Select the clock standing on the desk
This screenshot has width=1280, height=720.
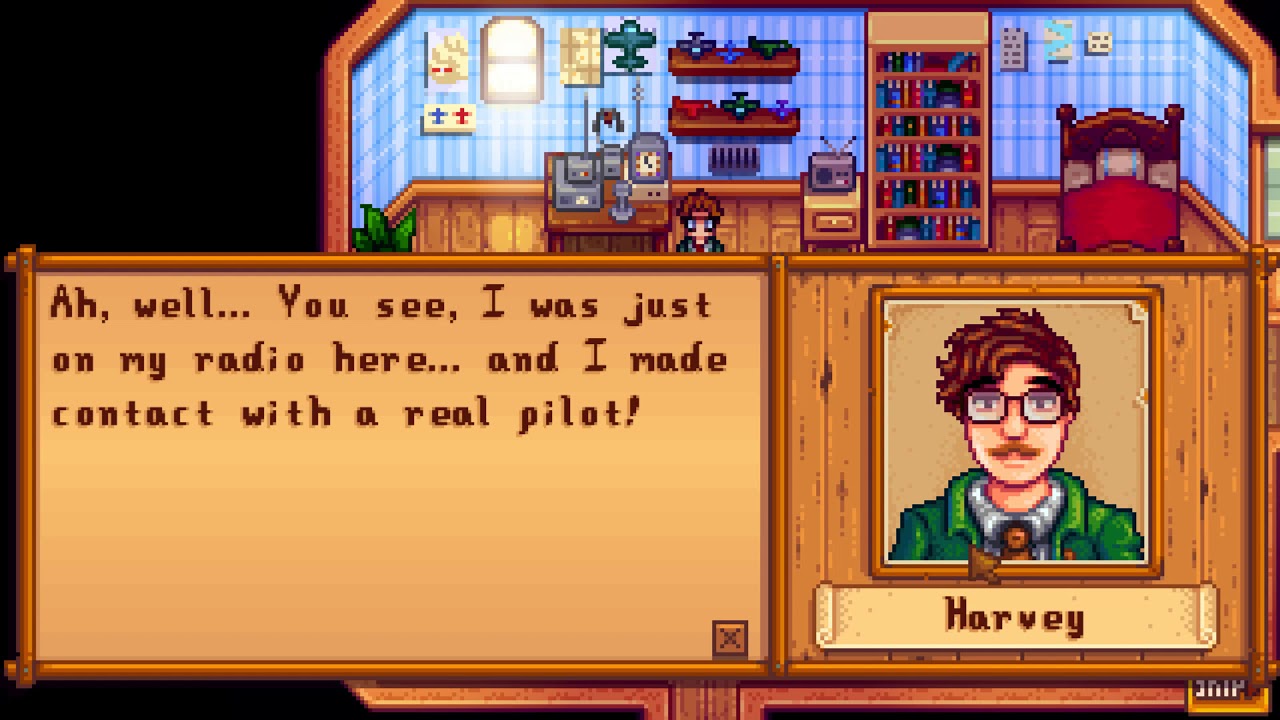point(648,165)
